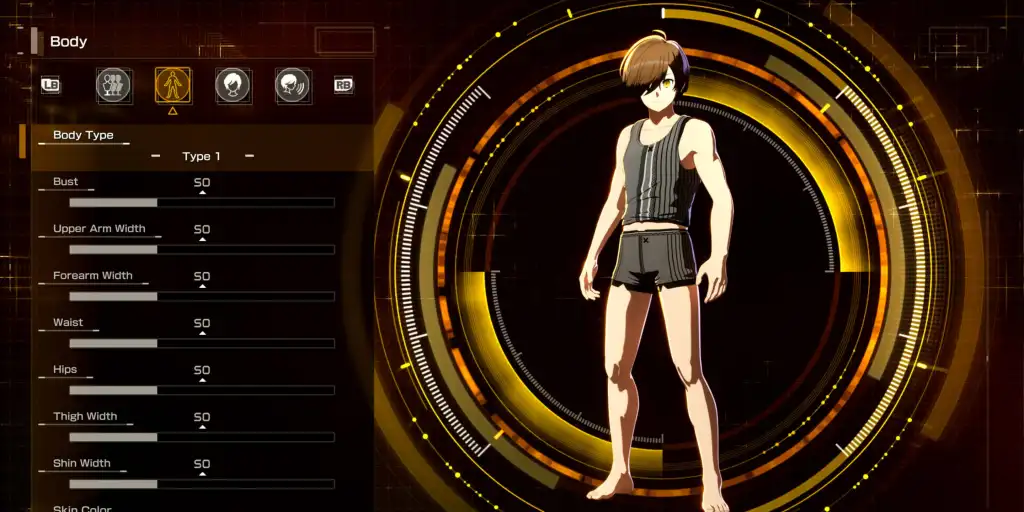Select the Skin Color option
The height and width of the screenshot is (512, 1024).
pos(82,507)
